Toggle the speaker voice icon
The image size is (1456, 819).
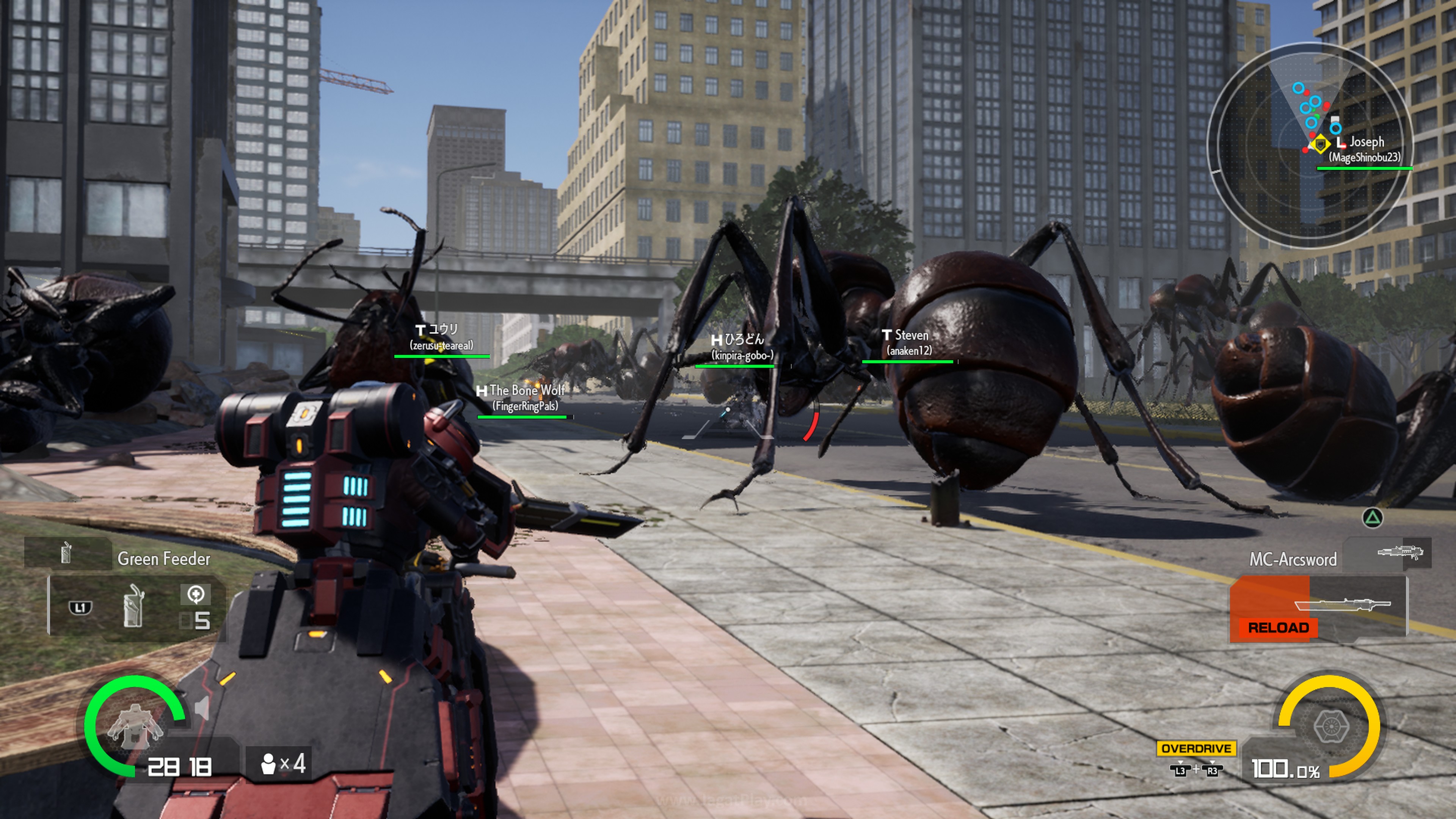[x=202, y=708]
